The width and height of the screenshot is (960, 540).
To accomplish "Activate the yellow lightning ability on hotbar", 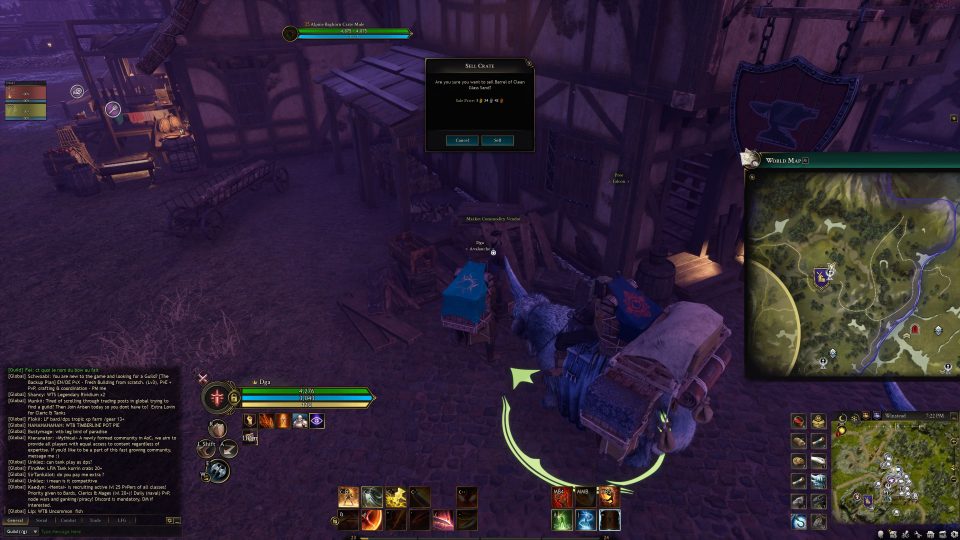I will [x=396, y=496].
